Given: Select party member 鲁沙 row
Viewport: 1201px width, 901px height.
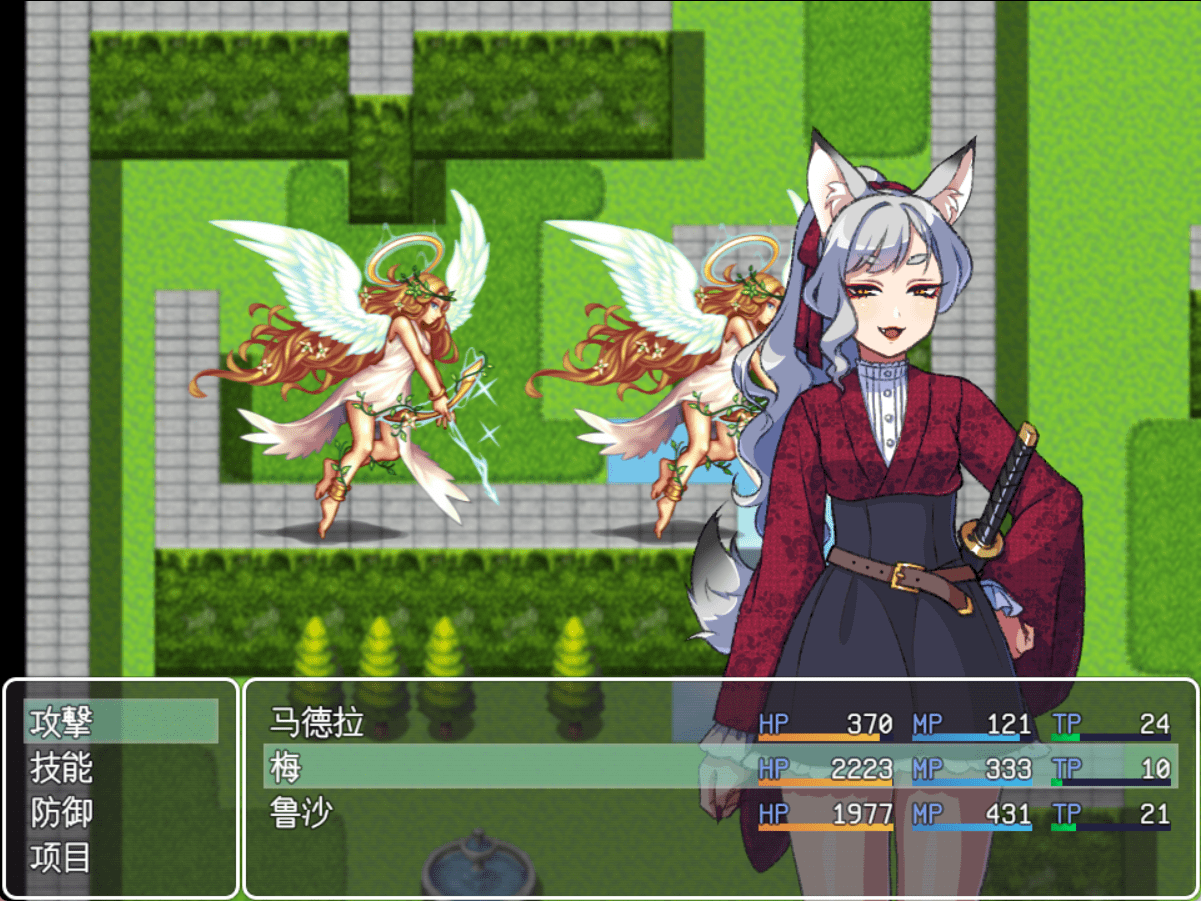Looking at the screenshot, I should [x=719, y=813].
